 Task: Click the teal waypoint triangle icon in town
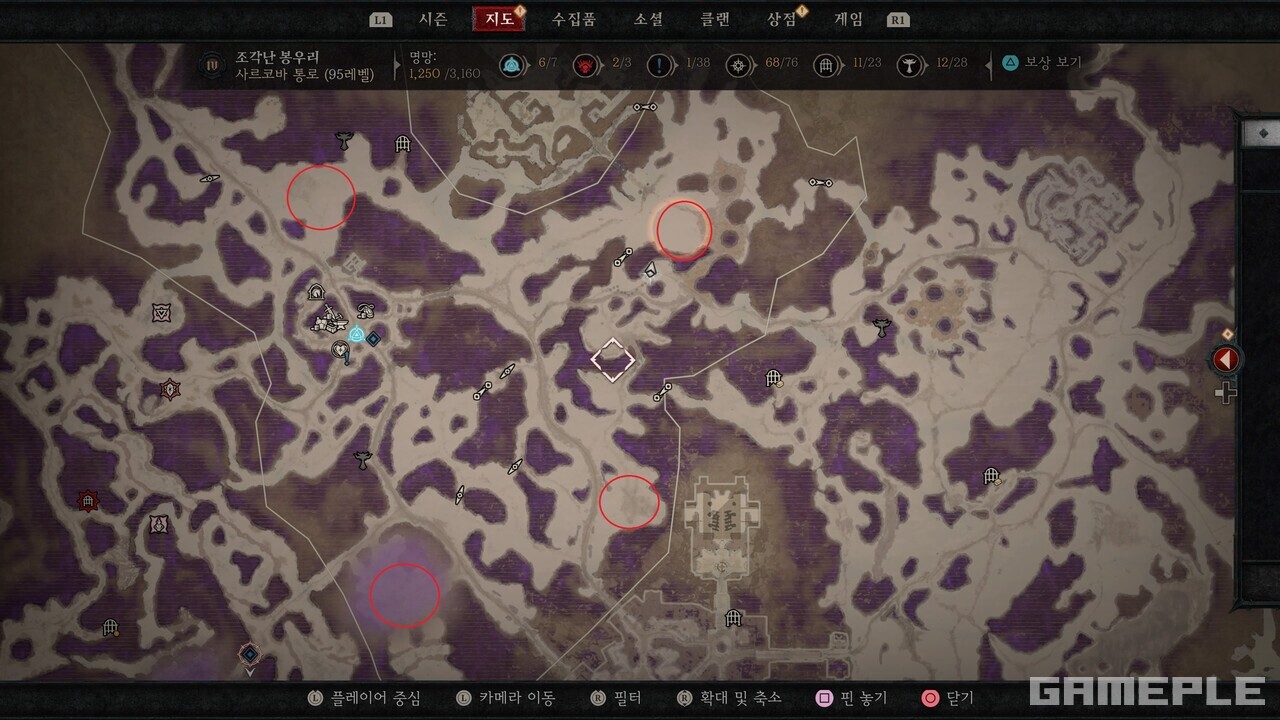357,332
